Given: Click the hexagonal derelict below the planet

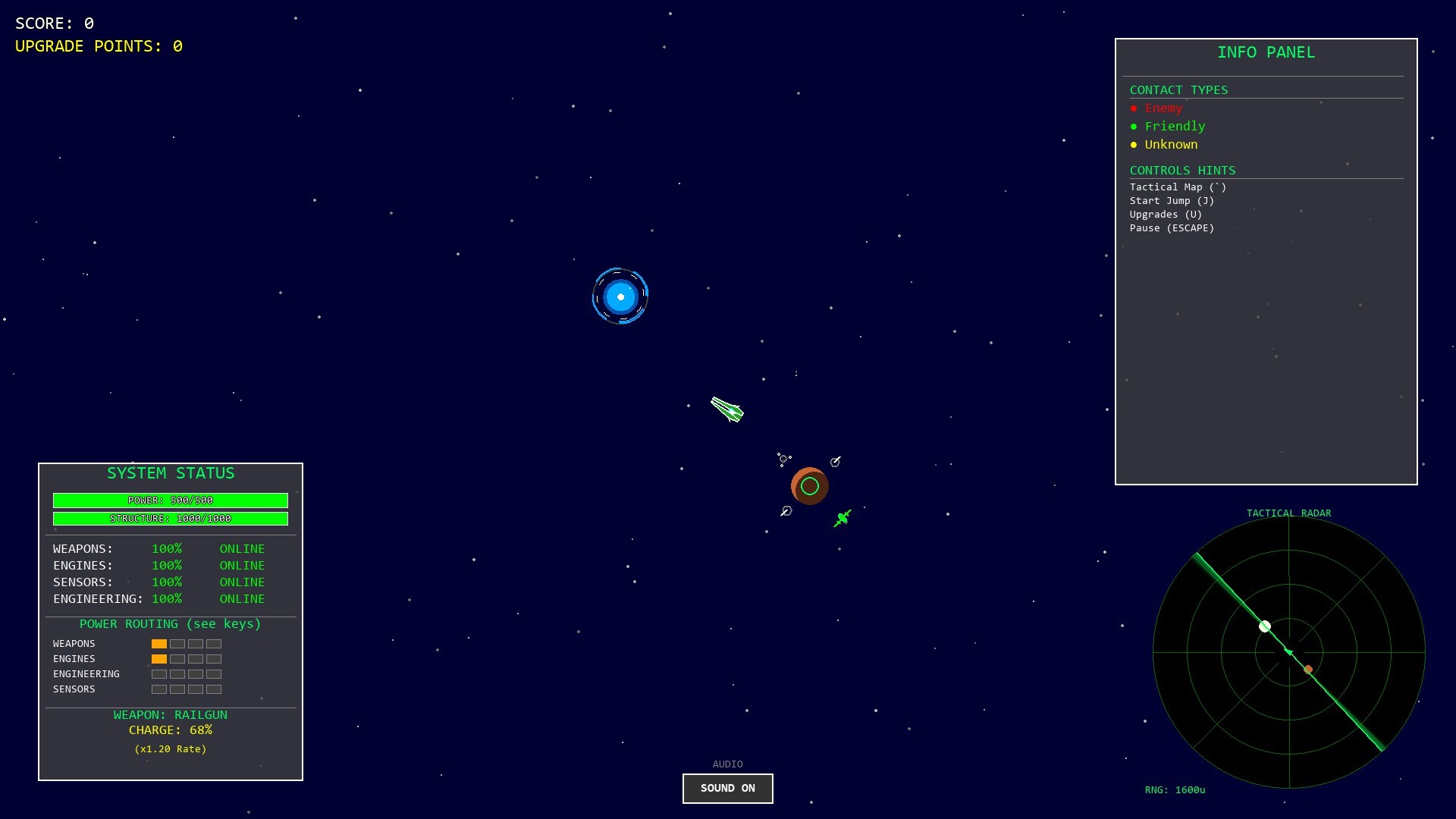Looking at the screenshot, I should click(x=786, y=511).
